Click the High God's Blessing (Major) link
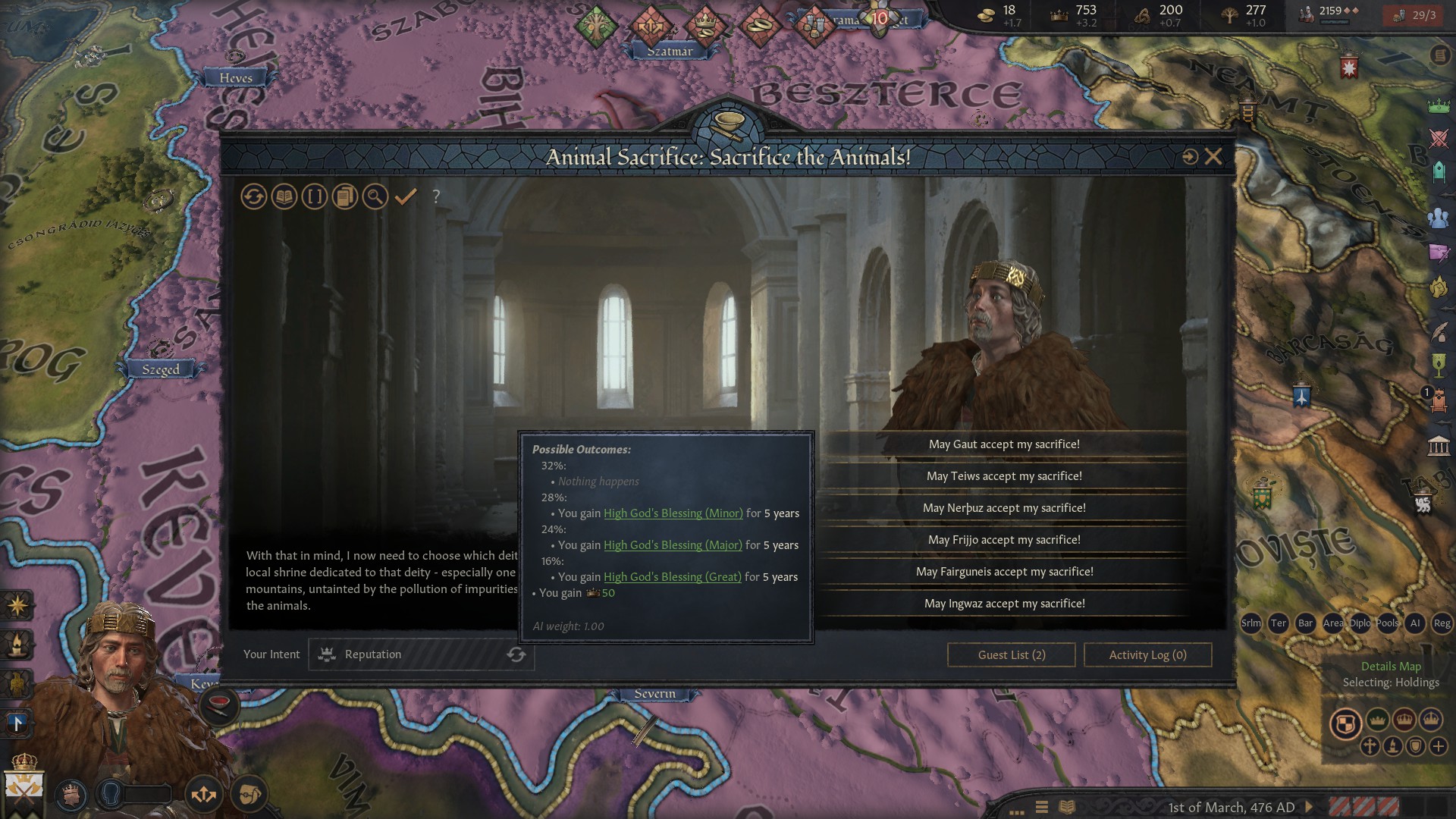Image resolution: width=1456 pixels, height=819 pixels. 672,545
